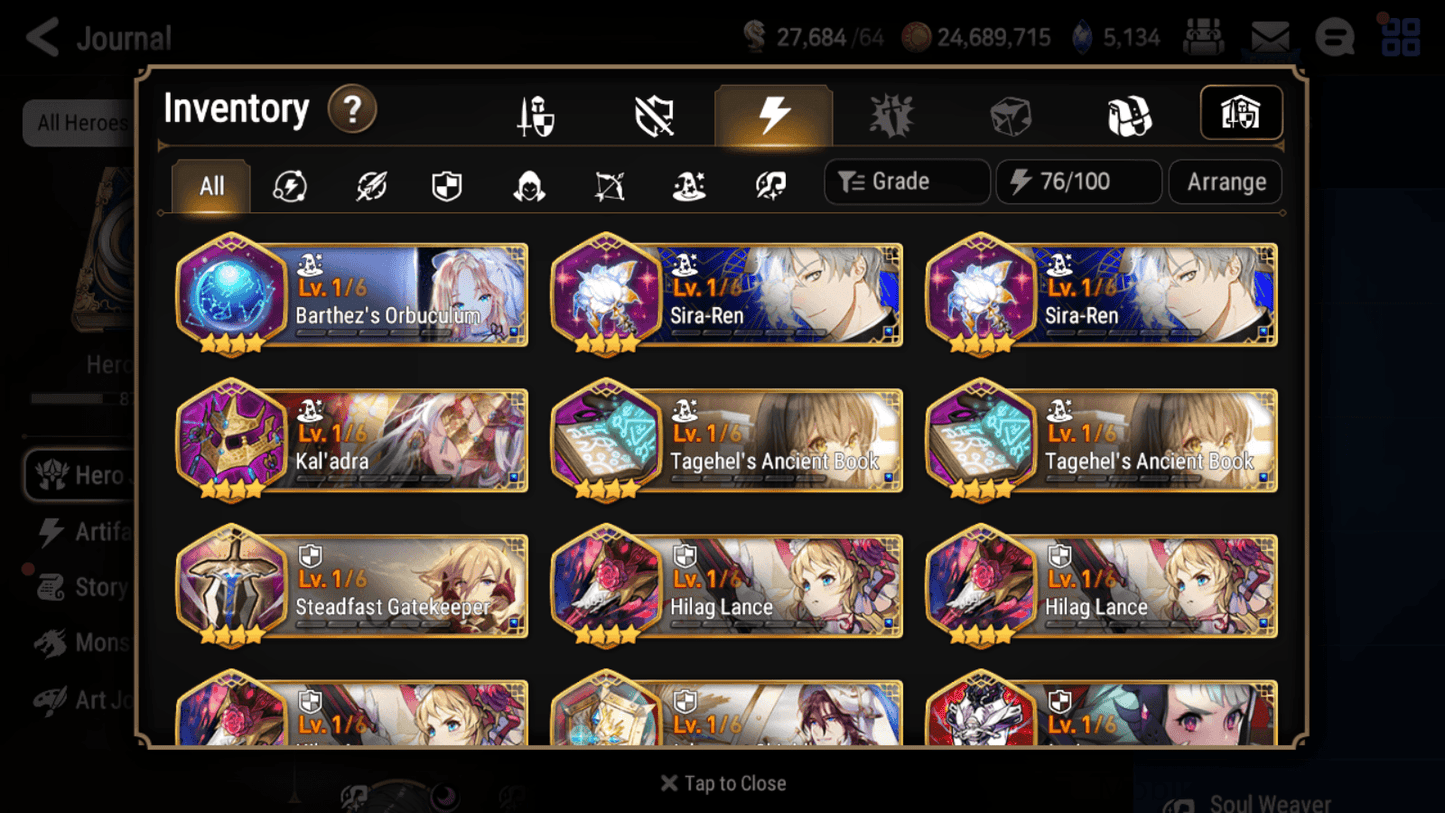
Task: View the Consumables backpack inventory category
Action: click(1130, 113)
